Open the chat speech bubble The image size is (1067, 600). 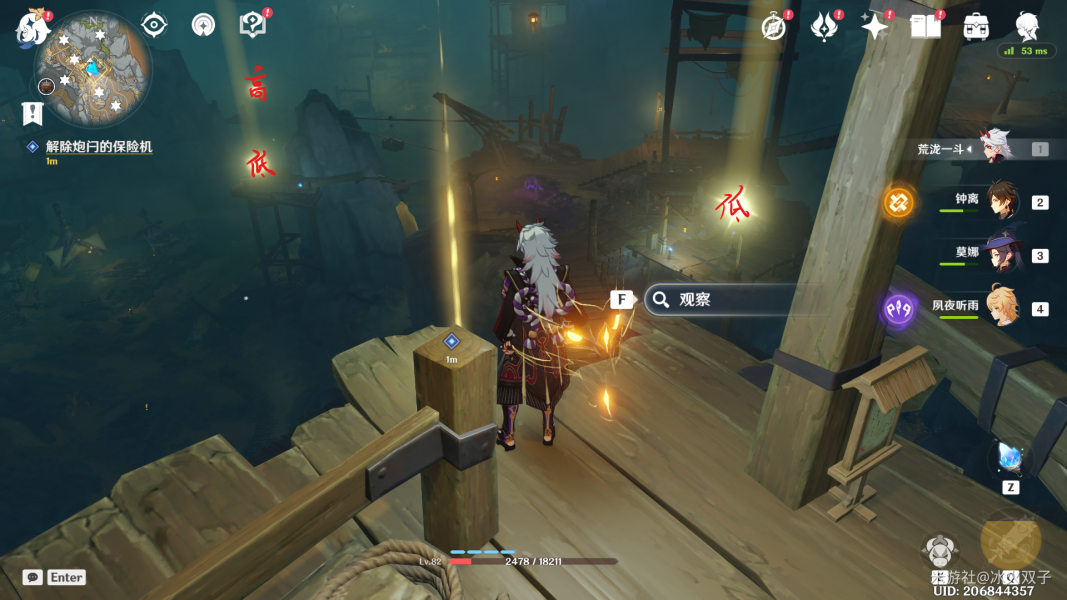point(33,577)
